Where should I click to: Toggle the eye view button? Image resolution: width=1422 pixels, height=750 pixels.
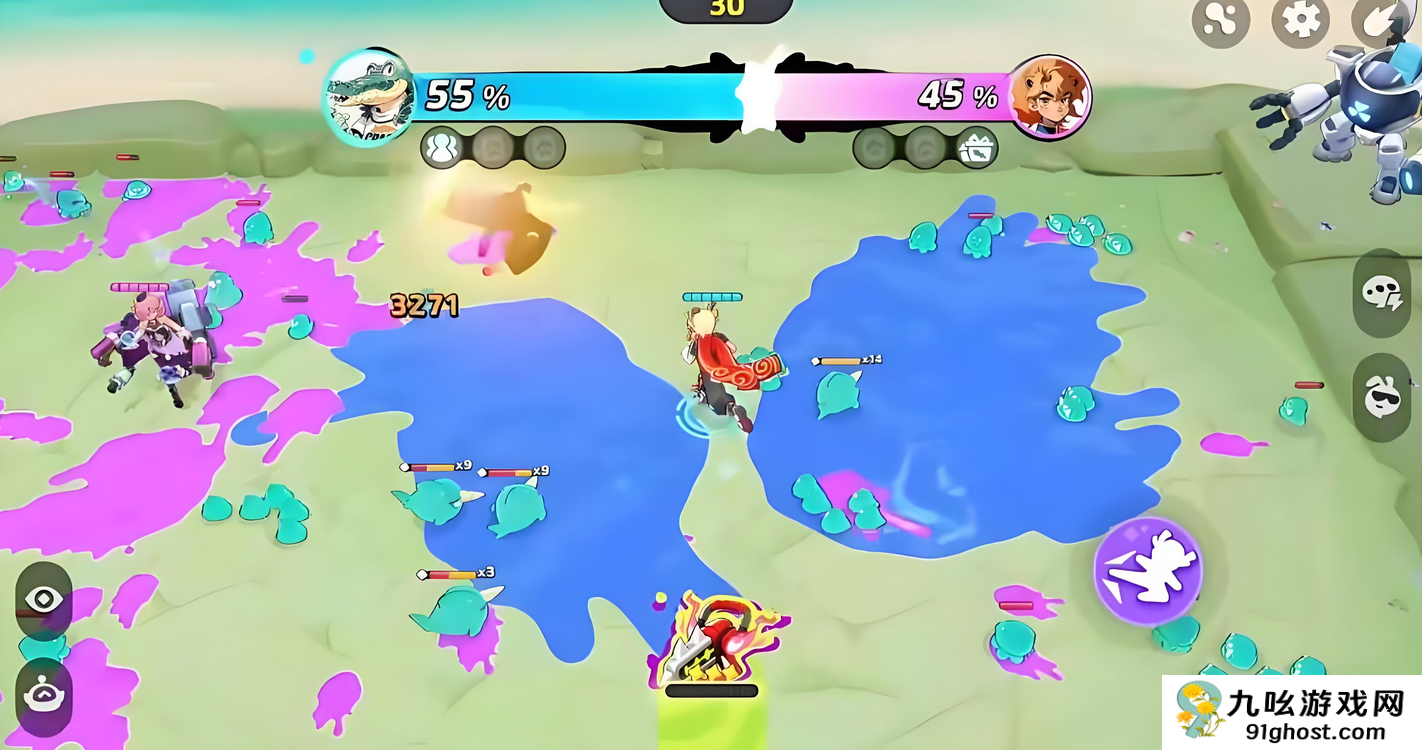tap(44, 600)
